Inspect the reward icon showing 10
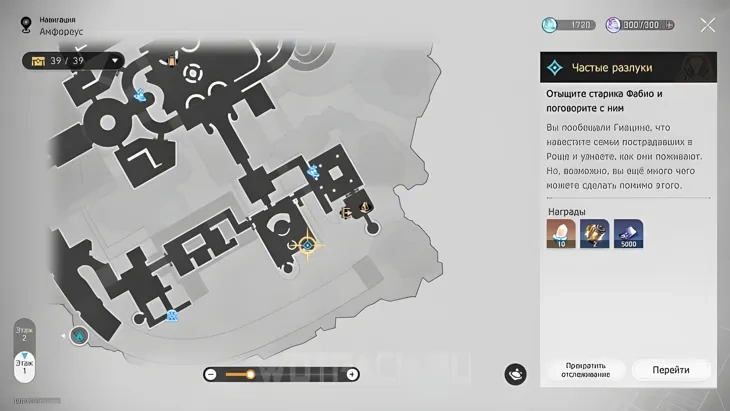This screenshot has width=730, height=411. pos(561,233)
